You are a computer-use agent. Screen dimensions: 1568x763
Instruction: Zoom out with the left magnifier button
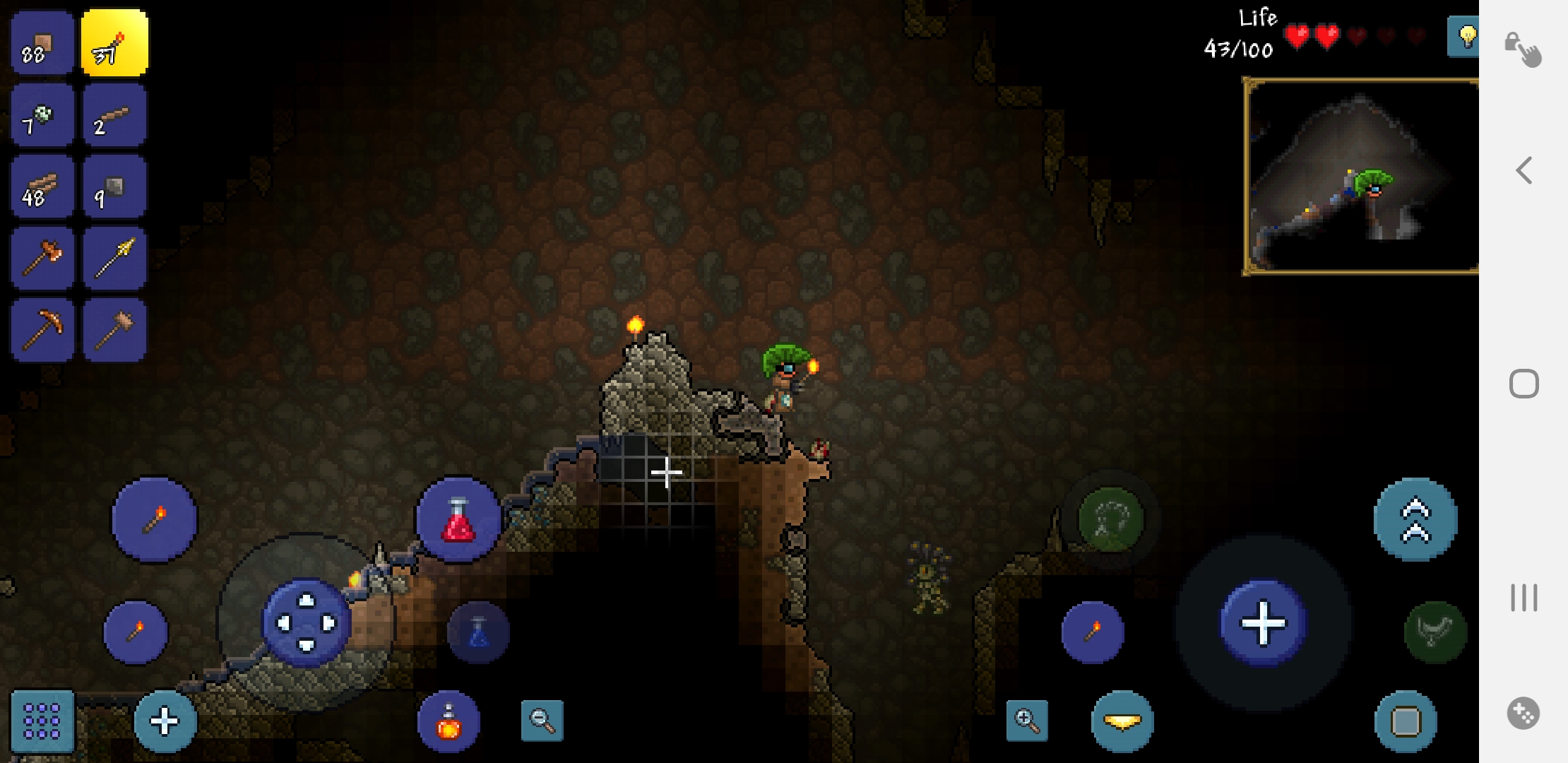[x=541, y=721]
